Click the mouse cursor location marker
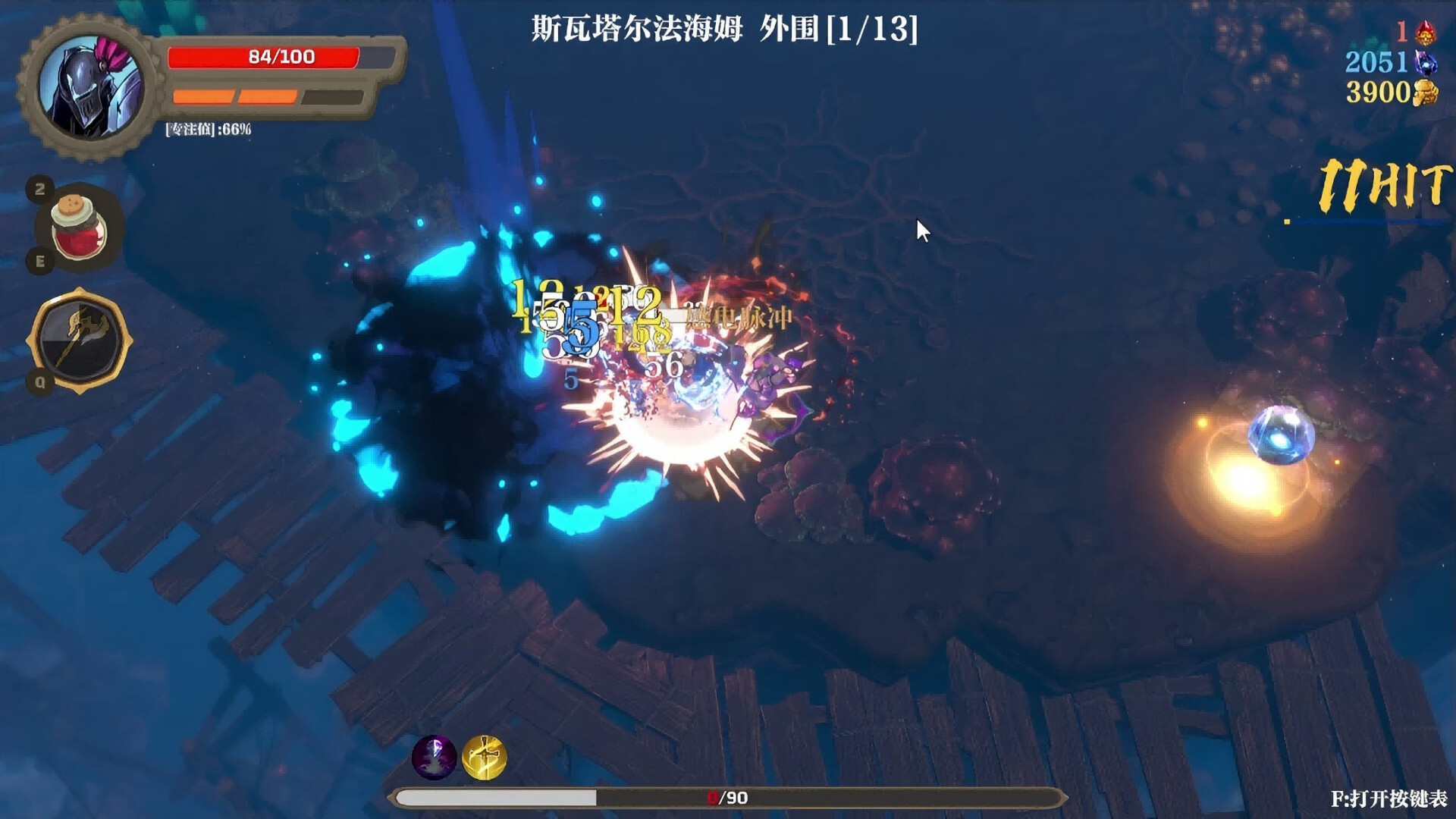This screenshot has width=1456, height=819. (x=920, y=228)
